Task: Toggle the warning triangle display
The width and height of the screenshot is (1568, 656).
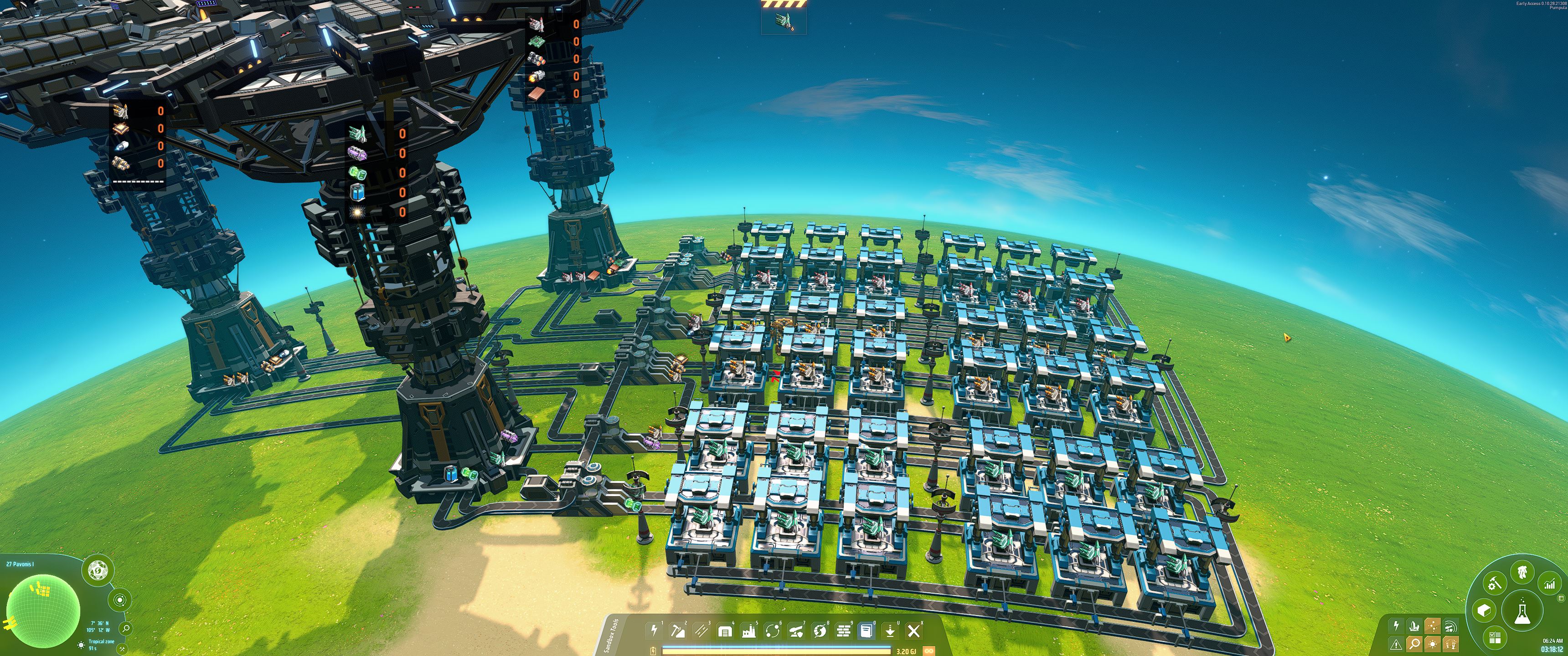Action: [x=1396, y=643]
